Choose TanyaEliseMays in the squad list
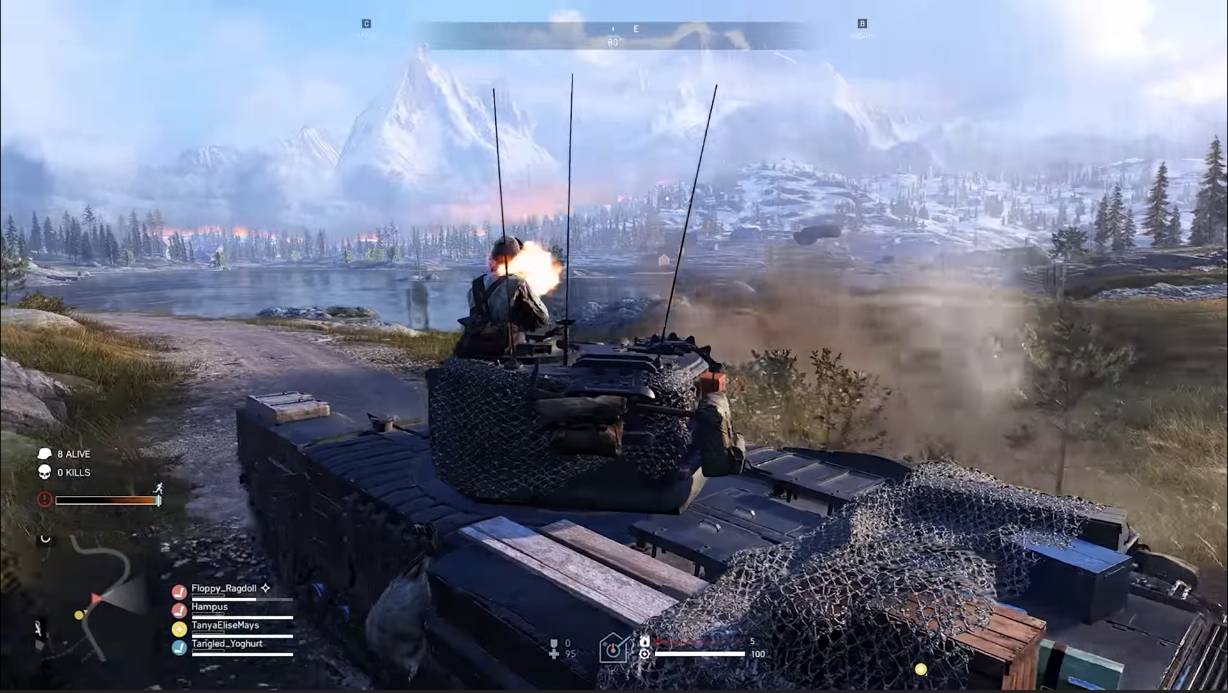 pyautogui.click(x=224, y=626)
